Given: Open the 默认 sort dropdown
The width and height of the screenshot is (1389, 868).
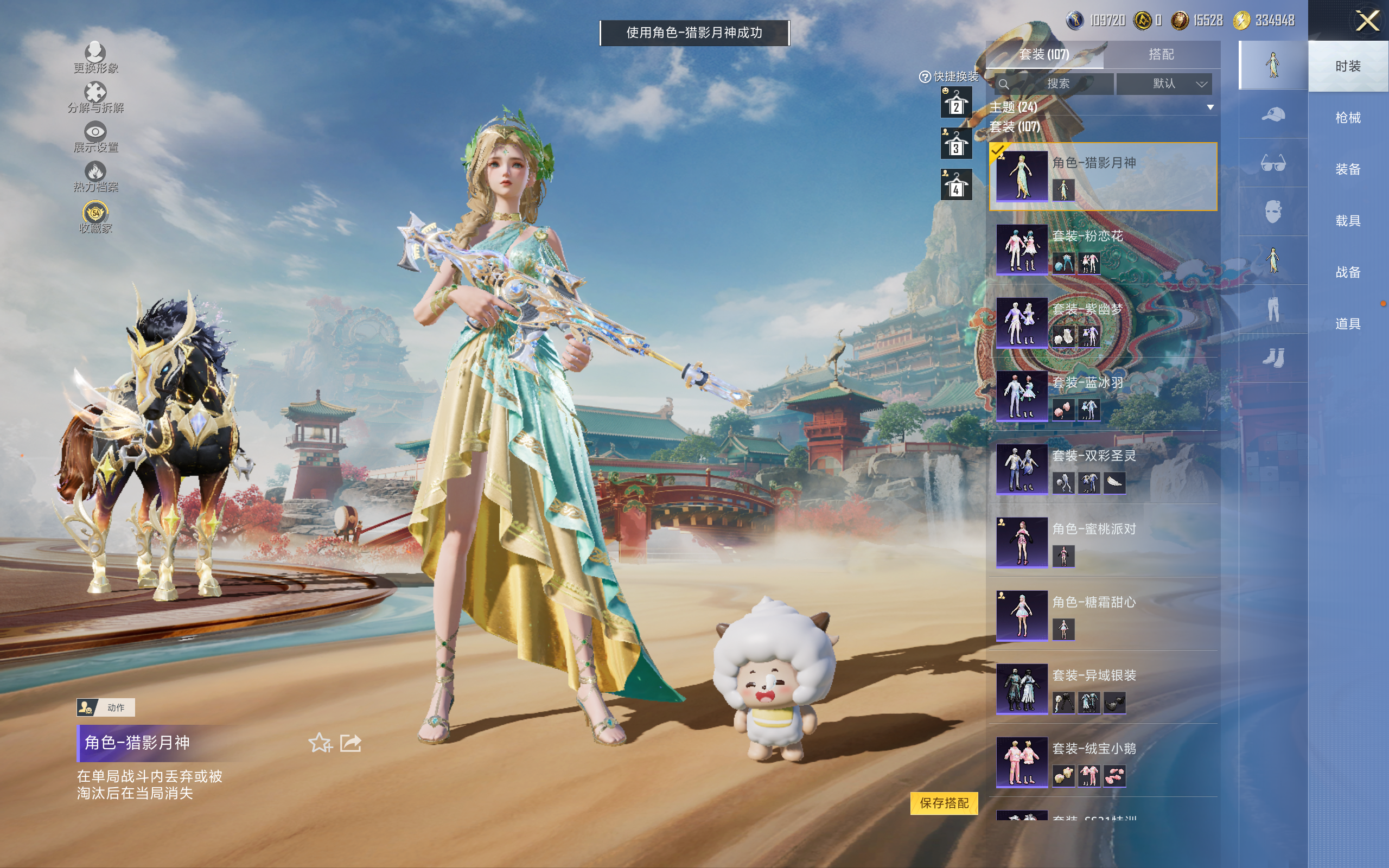Looking at the screenshot, I should point(1164,84).
